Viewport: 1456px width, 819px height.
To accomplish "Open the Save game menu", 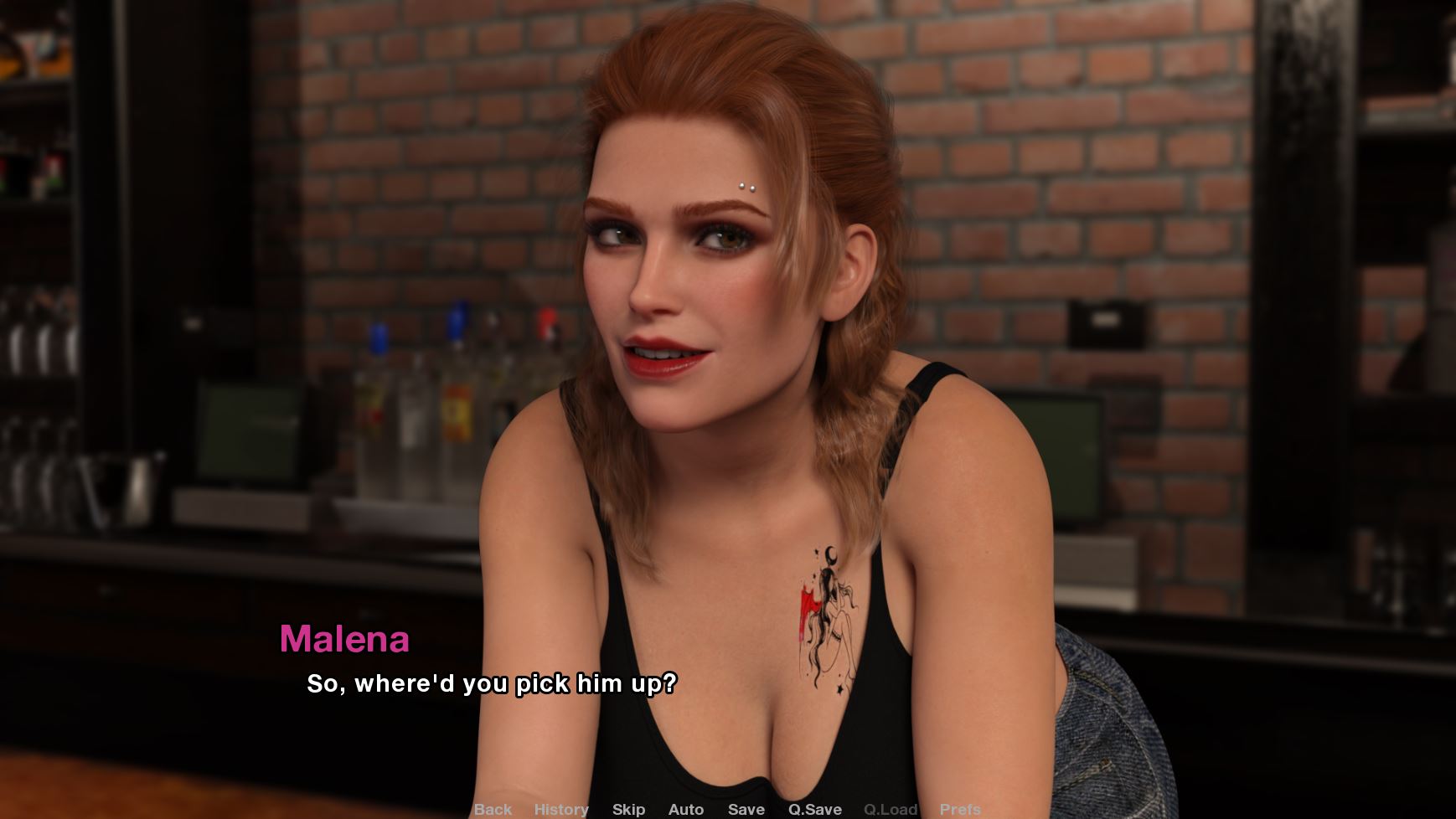I will coord(746,809).
